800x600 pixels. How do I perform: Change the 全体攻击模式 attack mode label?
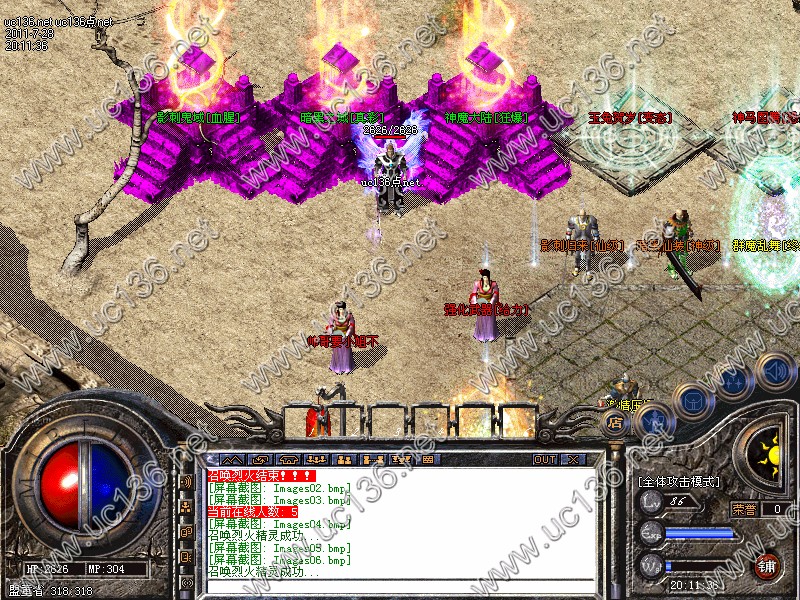679,482
